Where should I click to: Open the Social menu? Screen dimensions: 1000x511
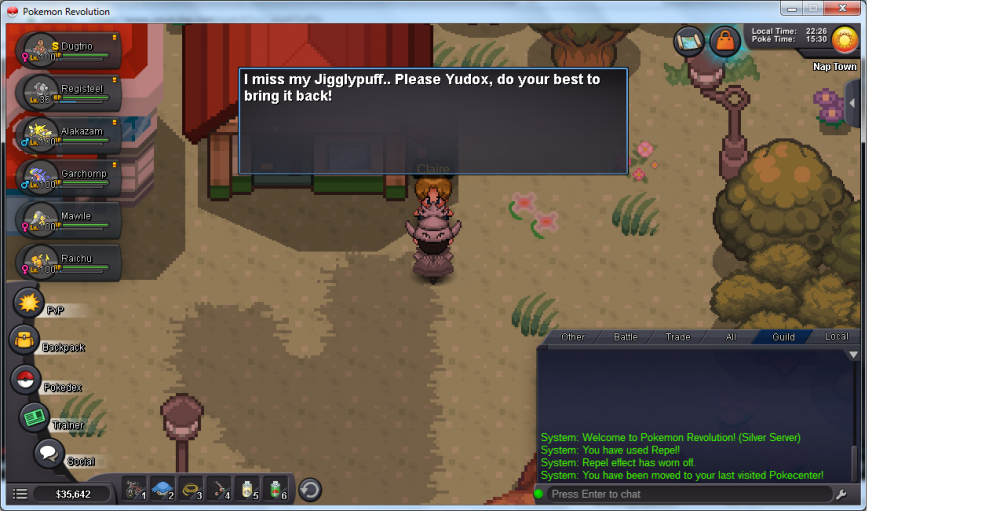[48, 453]
